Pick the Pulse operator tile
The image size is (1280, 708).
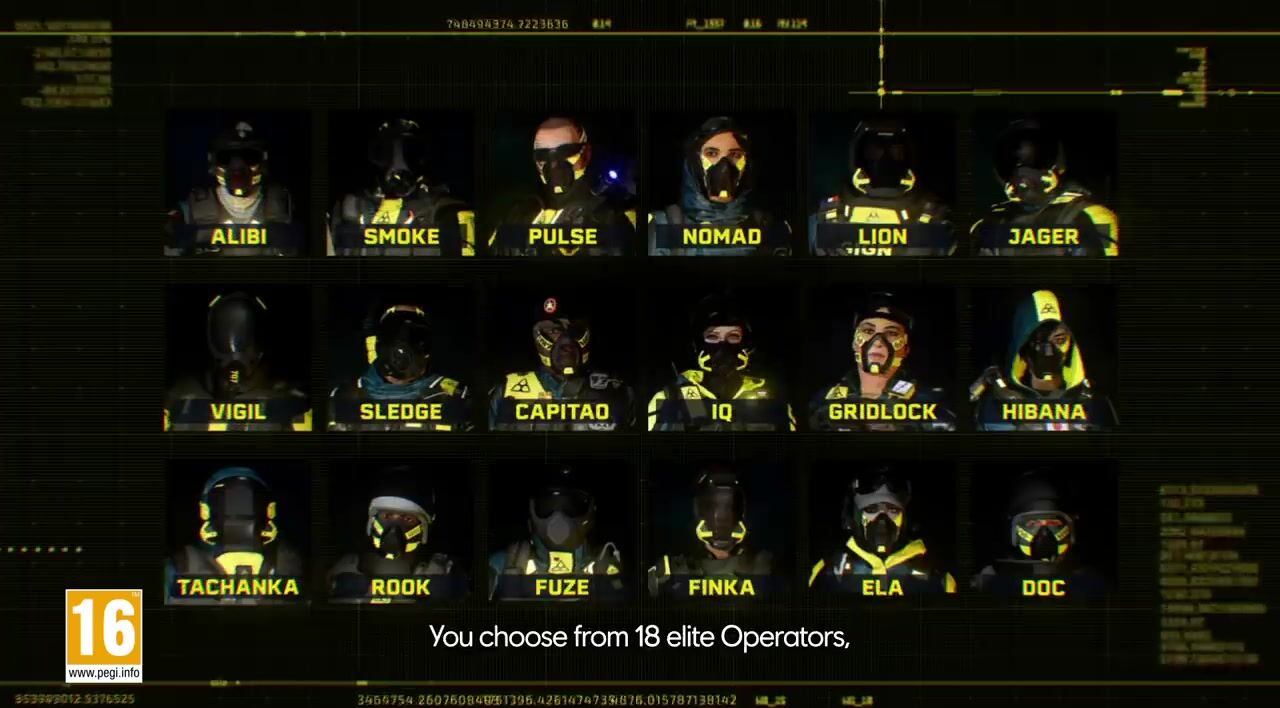562,184
